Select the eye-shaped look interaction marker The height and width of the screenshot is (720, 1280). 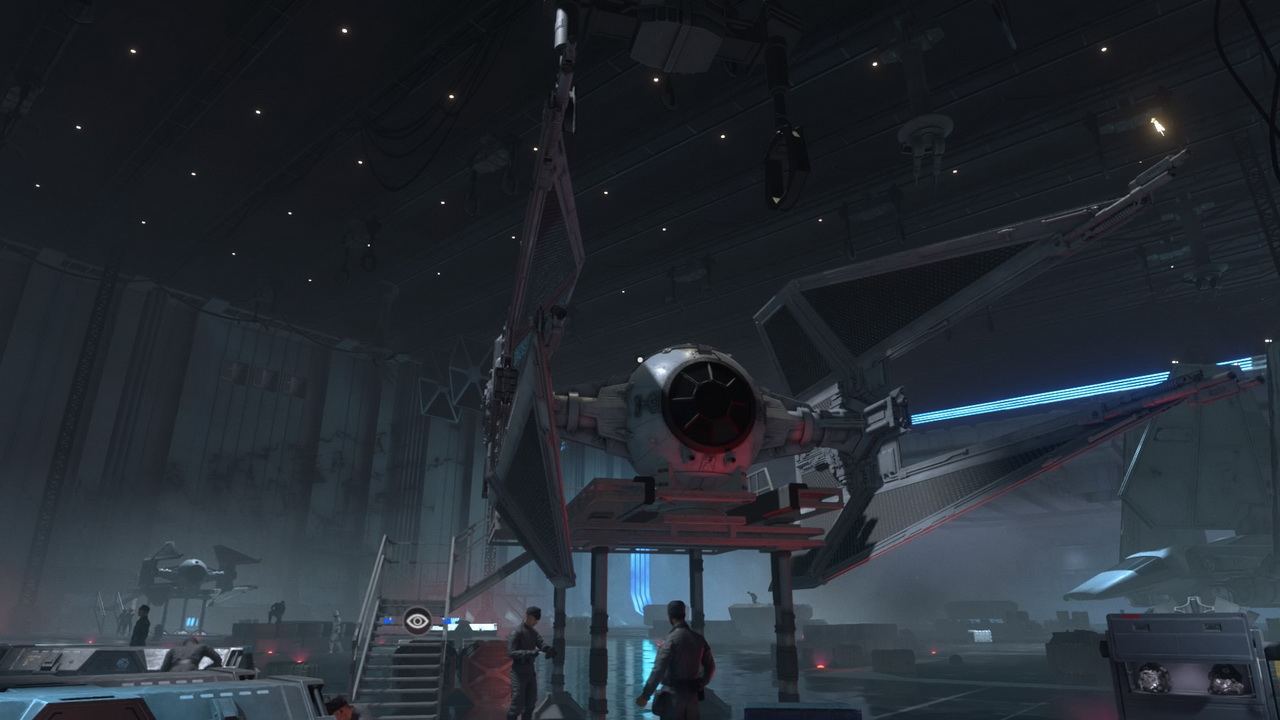point(418,620)
